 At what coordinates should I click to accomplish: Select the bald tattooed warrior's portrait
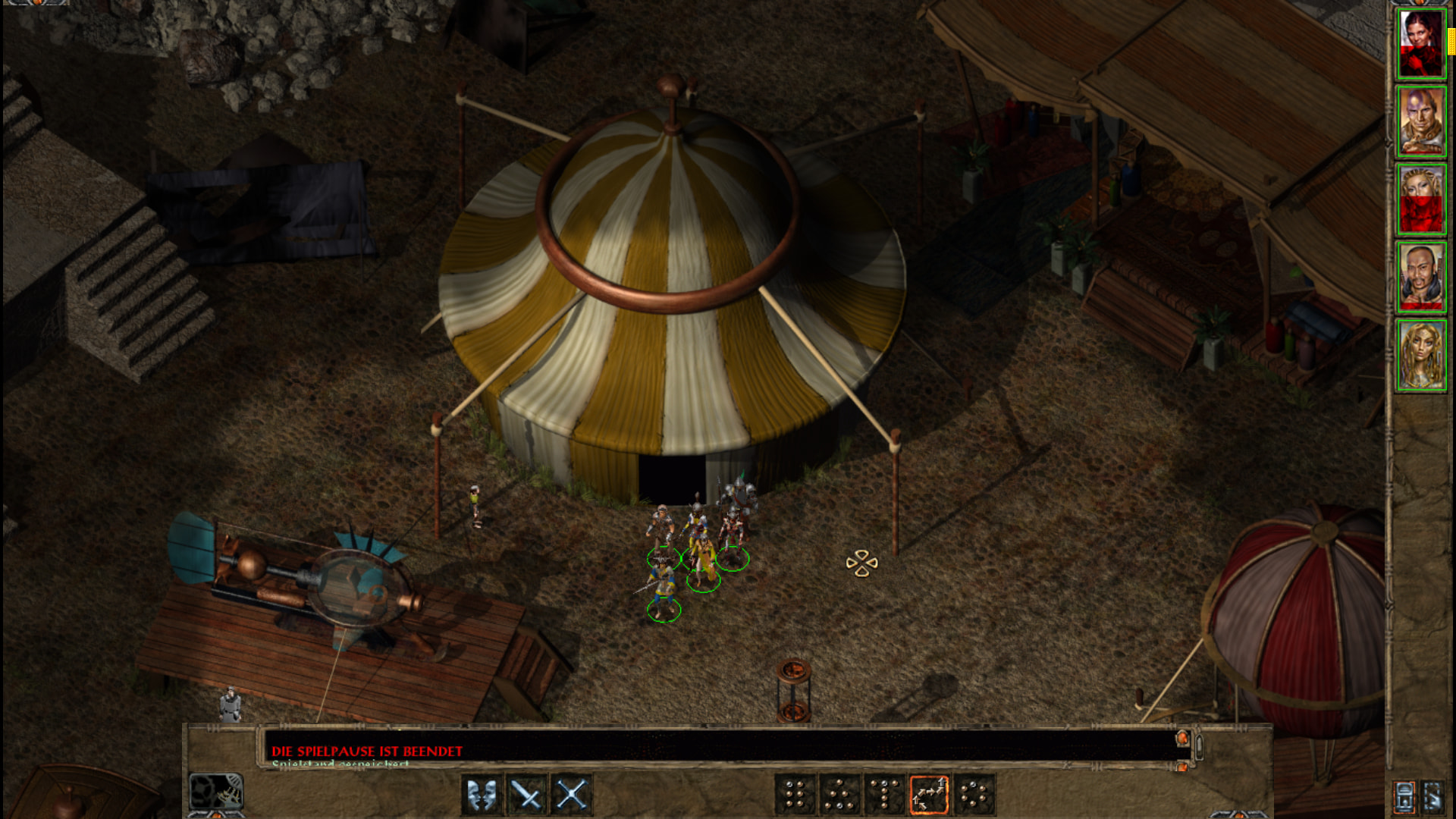(1421, 121)
